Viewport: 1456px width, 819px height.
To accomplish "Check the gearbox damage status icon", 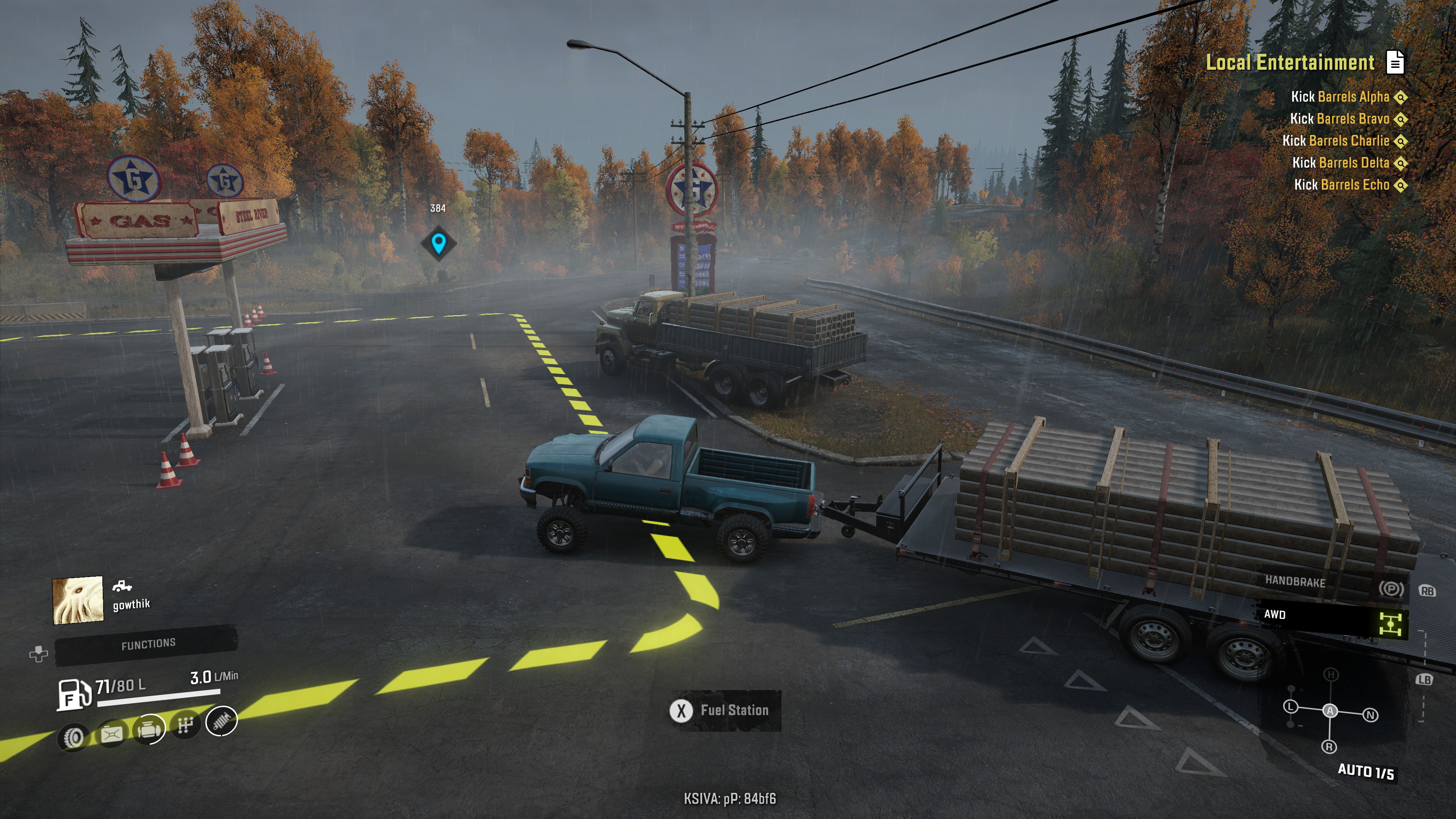I will [x=185, y=725].
